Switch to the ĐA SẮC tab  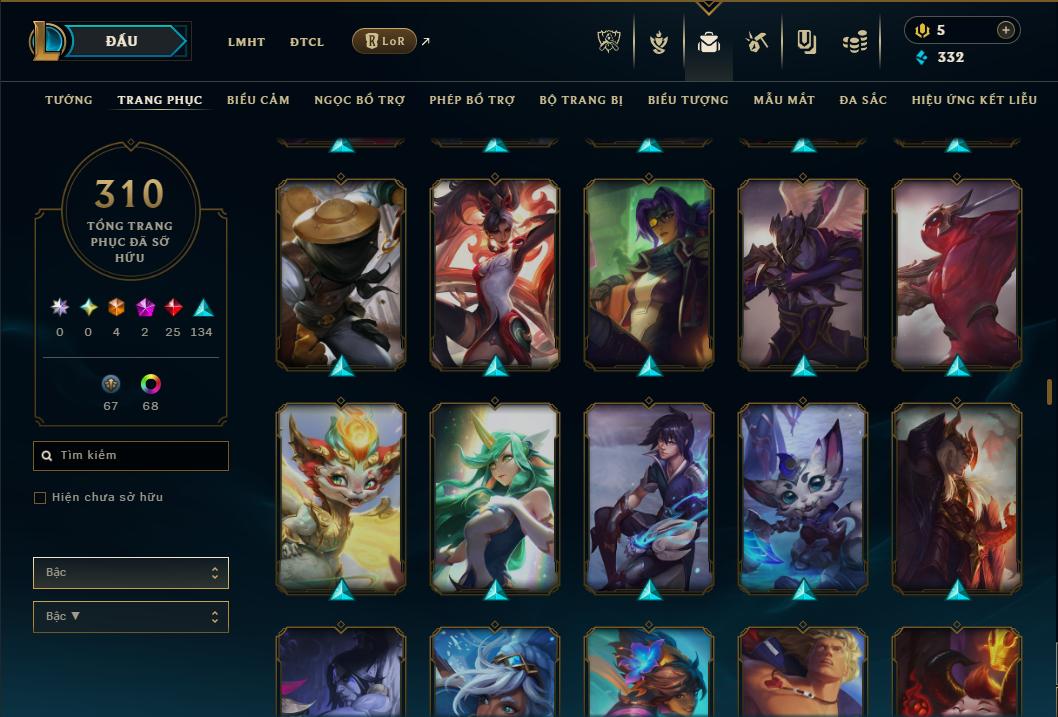863,100
